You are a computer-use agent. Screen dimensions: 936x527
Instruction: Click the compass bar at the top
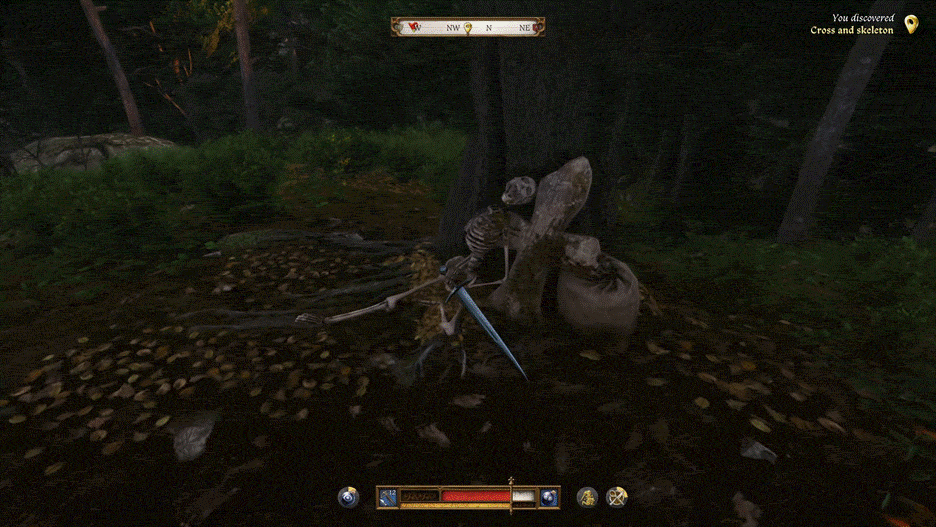[x=468, y=27]
